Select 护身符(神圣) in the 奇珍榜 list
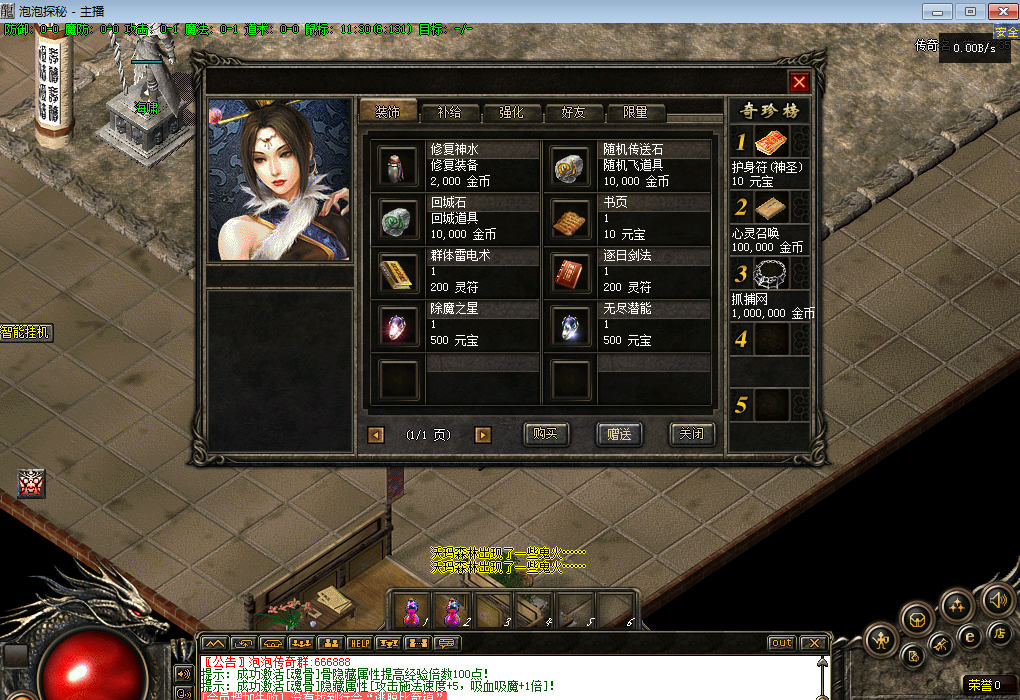Image resolution: width=1020 pixels, height=700 pixels. [x=768, y=143]
